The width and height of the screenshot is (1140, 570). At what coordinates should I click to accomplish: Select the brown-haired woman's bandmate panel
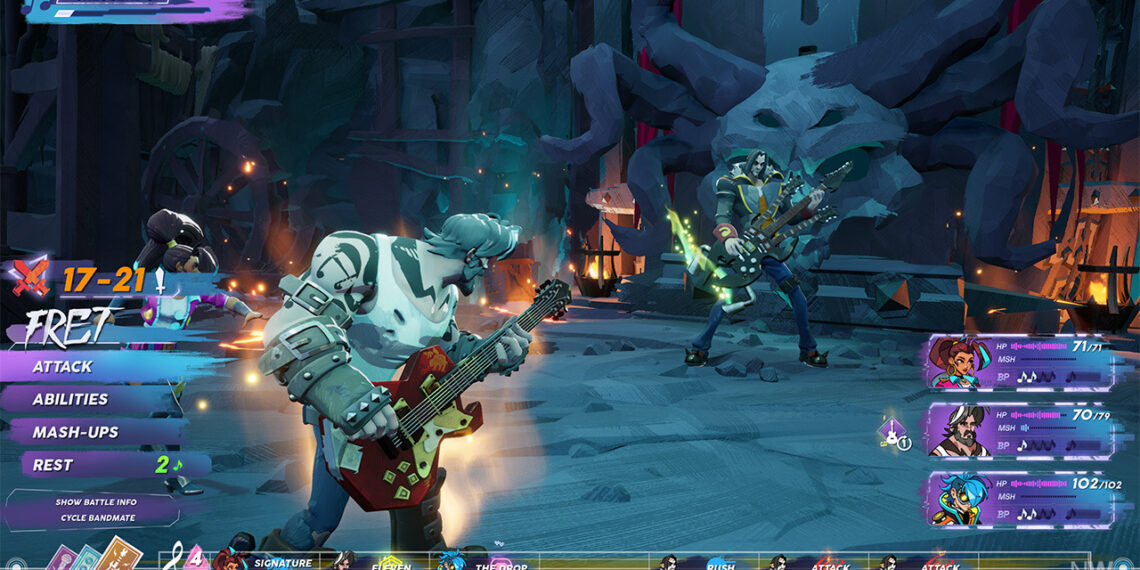coord(1020,362)
